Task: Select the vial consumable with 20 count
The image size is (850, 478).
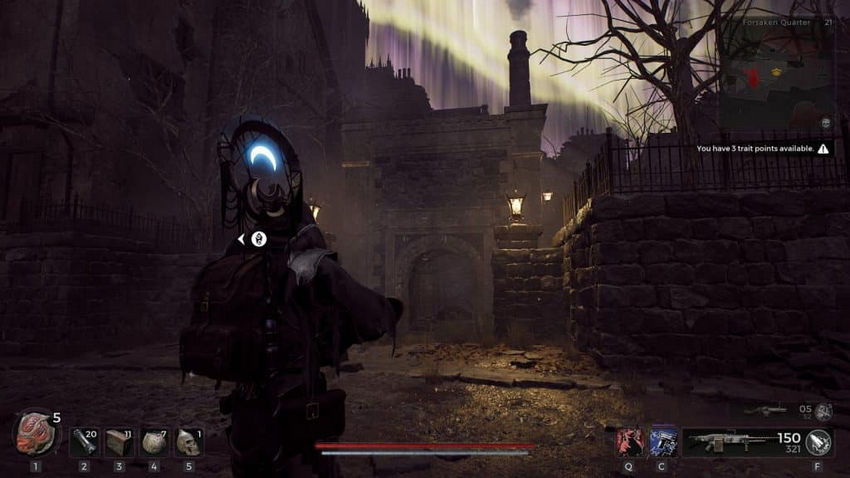Action: (x=84, y=442)
